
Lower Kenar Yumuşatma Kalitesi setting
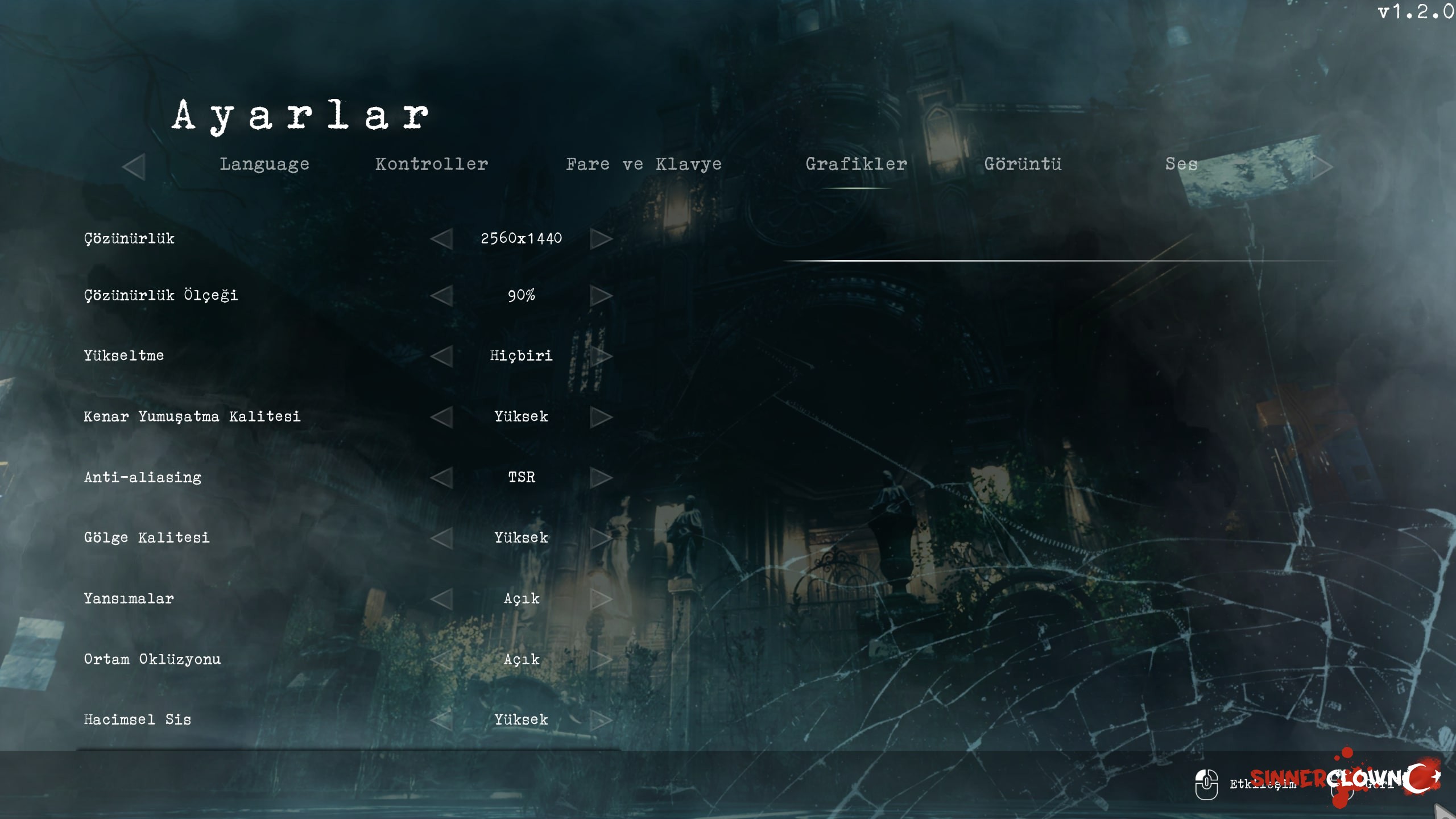pyautogui.click(x=442, y=417)
